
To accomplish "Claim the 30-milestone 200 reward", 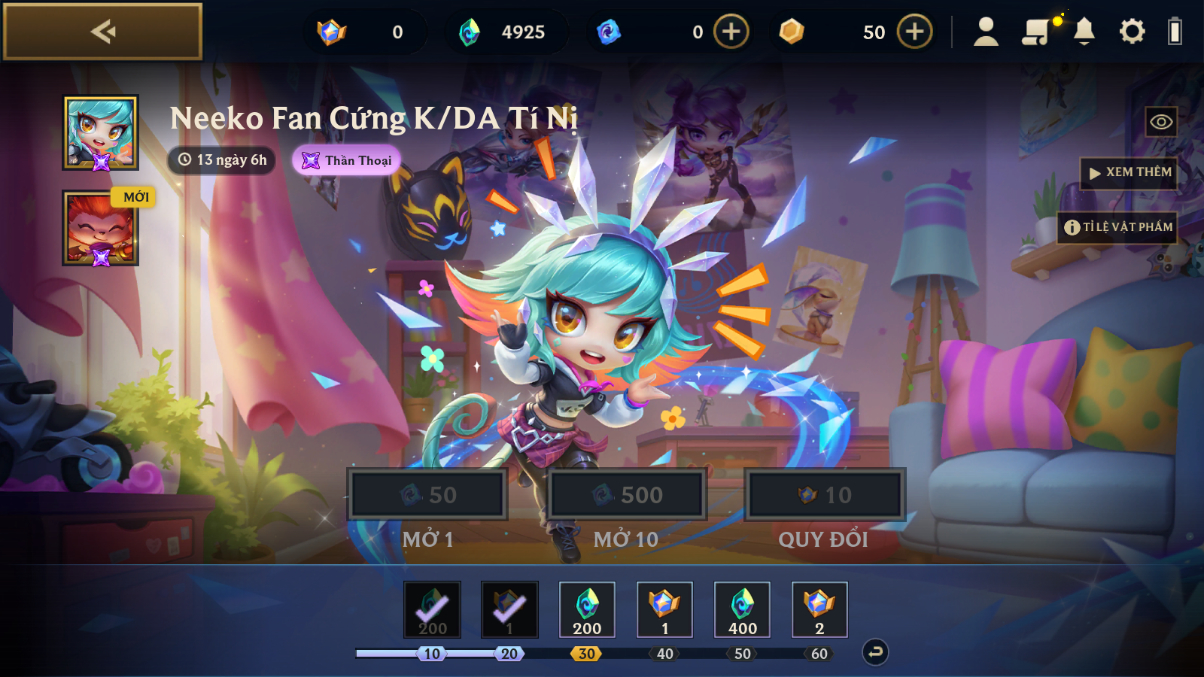I will pos(587,610).
